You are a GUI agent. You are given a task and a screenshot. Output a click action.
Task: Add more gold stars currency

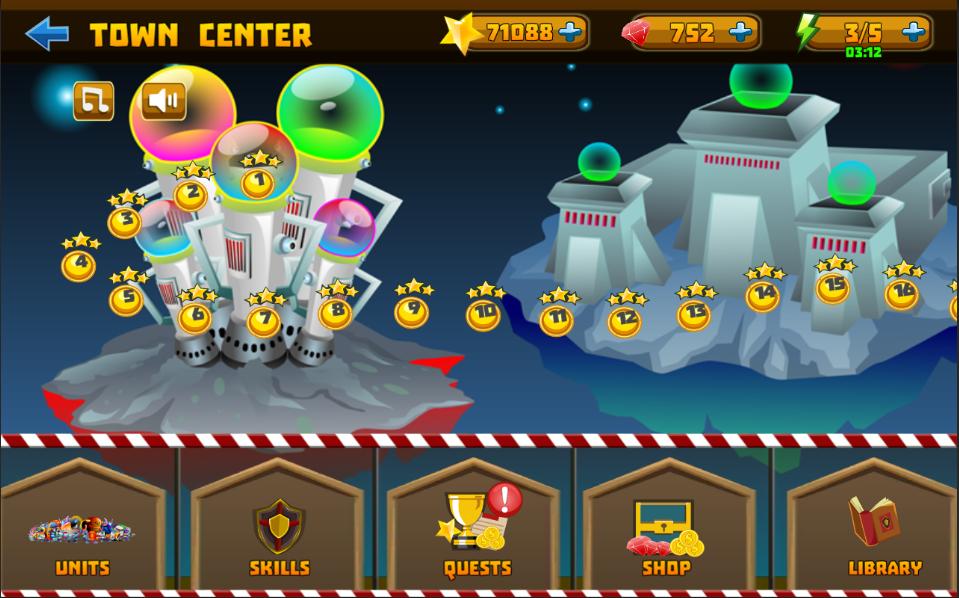pyautogui.click(x=570, y=33)
